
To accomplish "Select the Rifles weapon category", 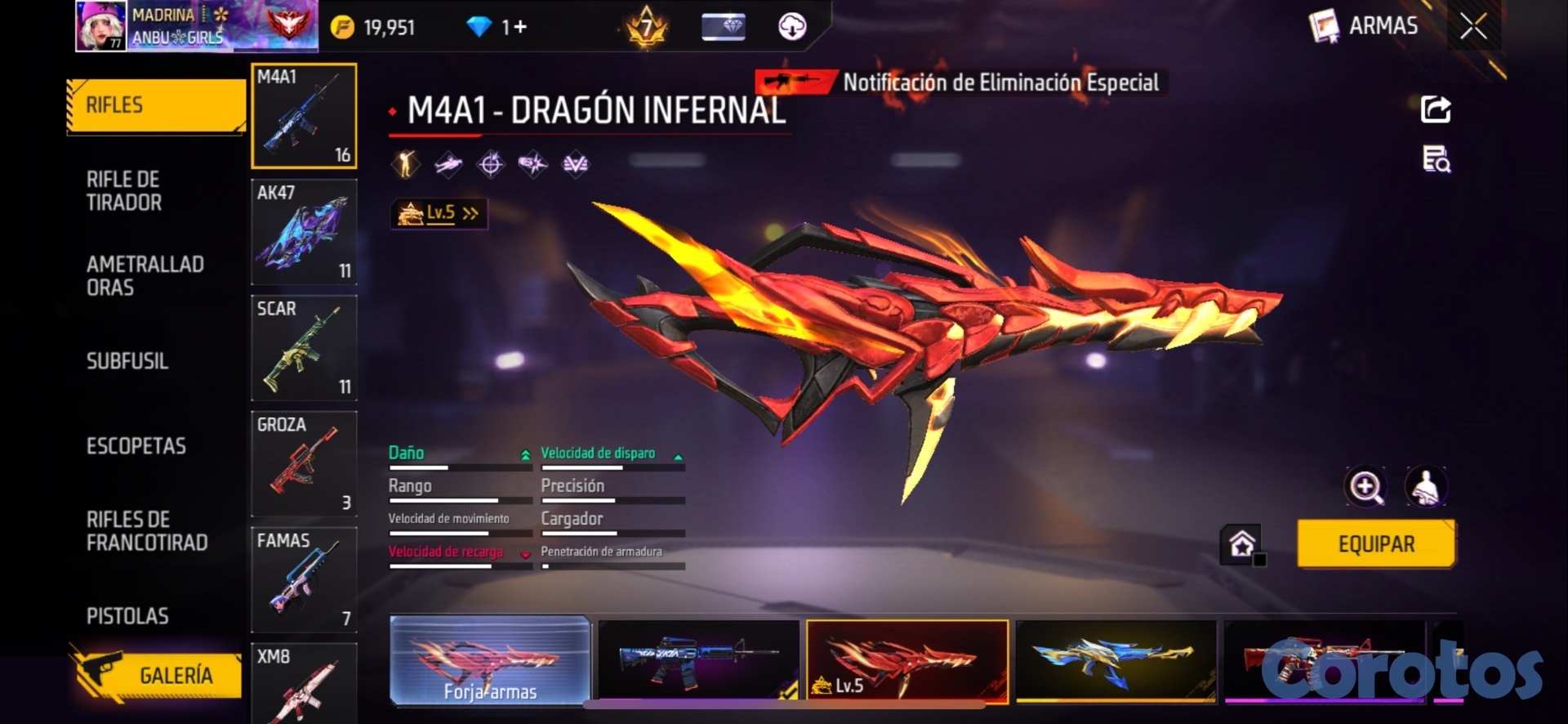I will coord(155,105).
